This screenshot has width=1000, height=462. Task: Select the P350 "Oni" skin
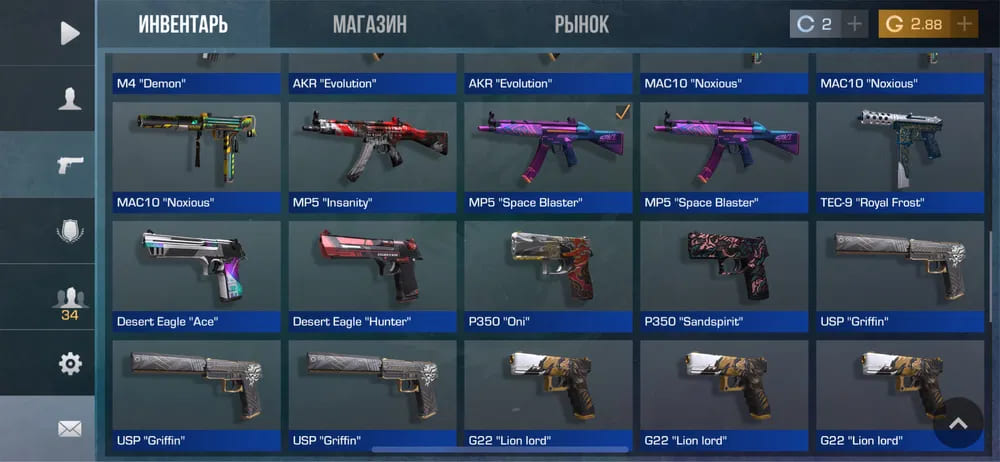[x=547, y=275]
